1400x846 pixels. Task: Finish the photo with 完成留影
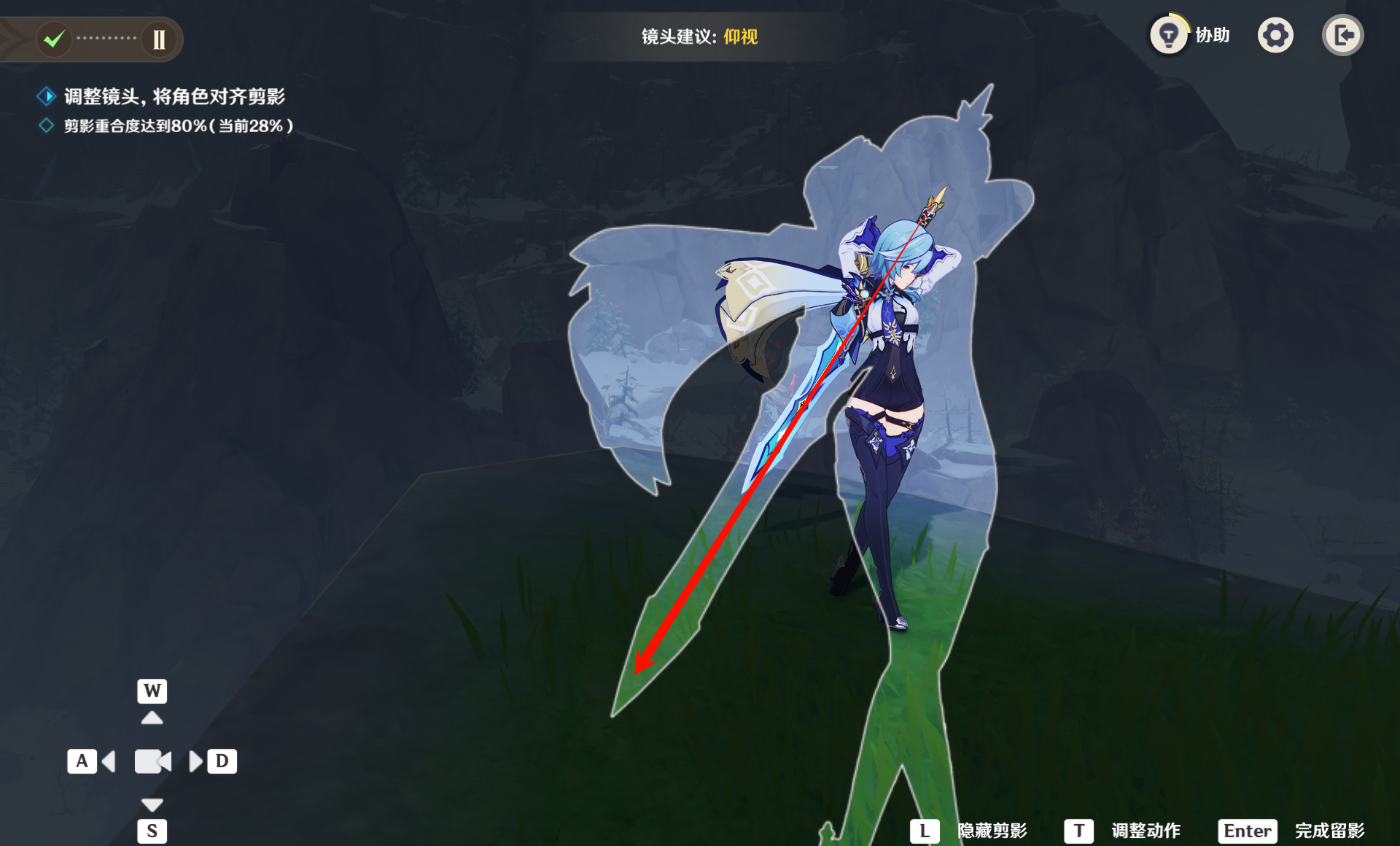tap(1329, 831)
